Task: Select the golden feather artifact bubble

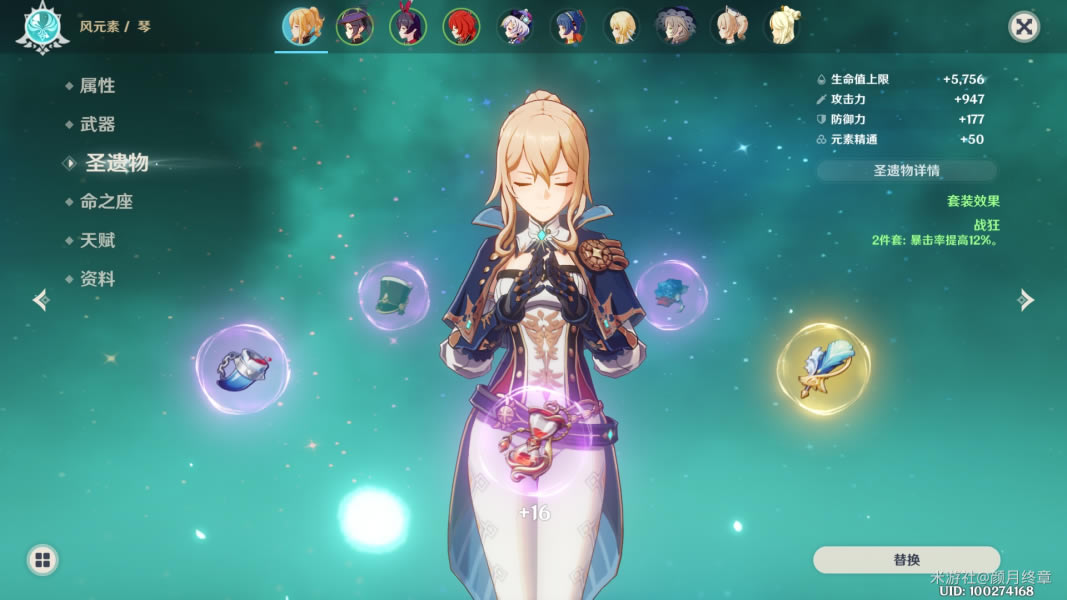Action: (823, 368)
